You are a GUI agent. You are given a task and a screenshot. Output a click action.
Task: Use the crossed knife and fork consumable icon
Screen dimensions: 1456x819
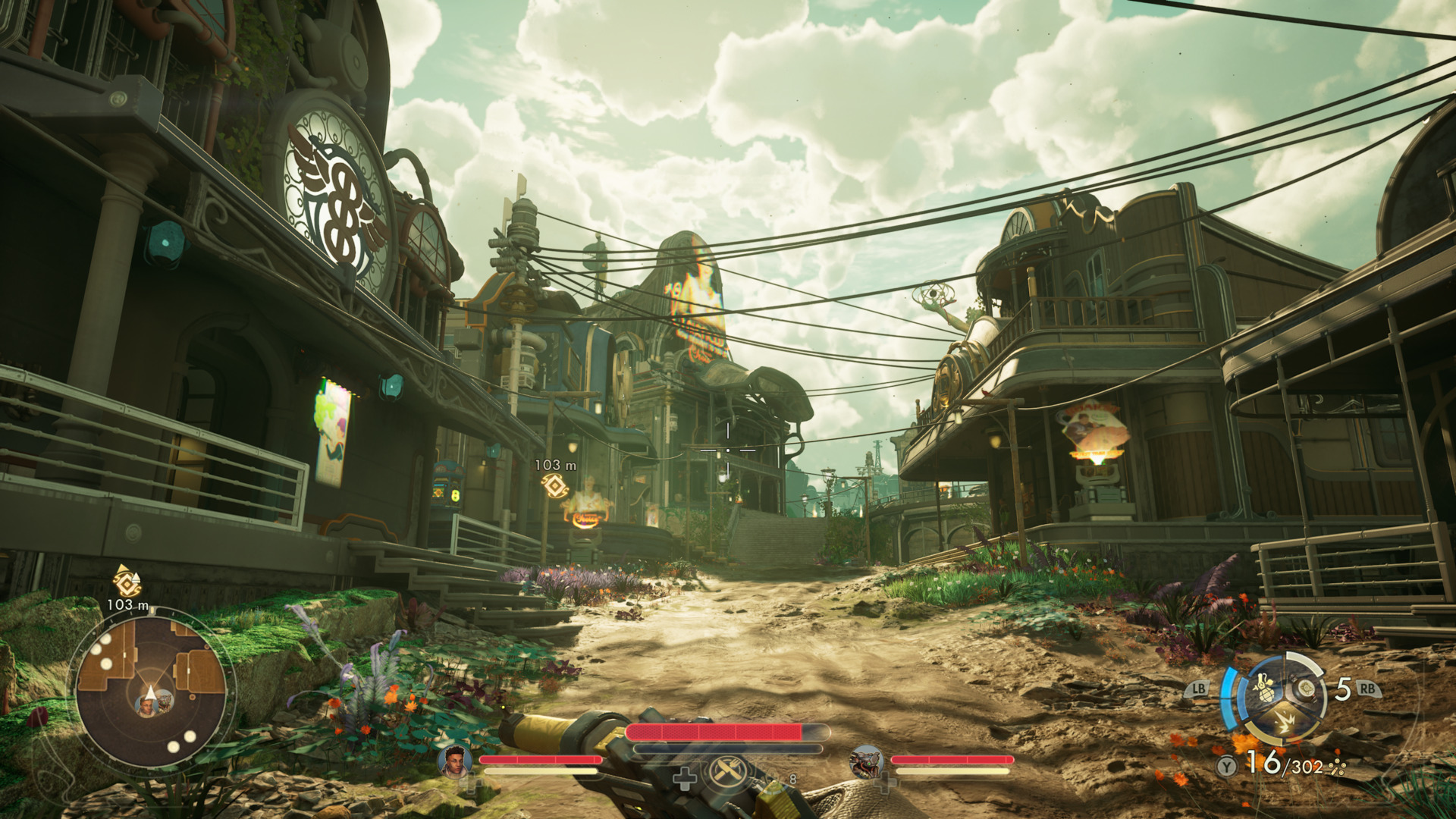click(726, 773)
